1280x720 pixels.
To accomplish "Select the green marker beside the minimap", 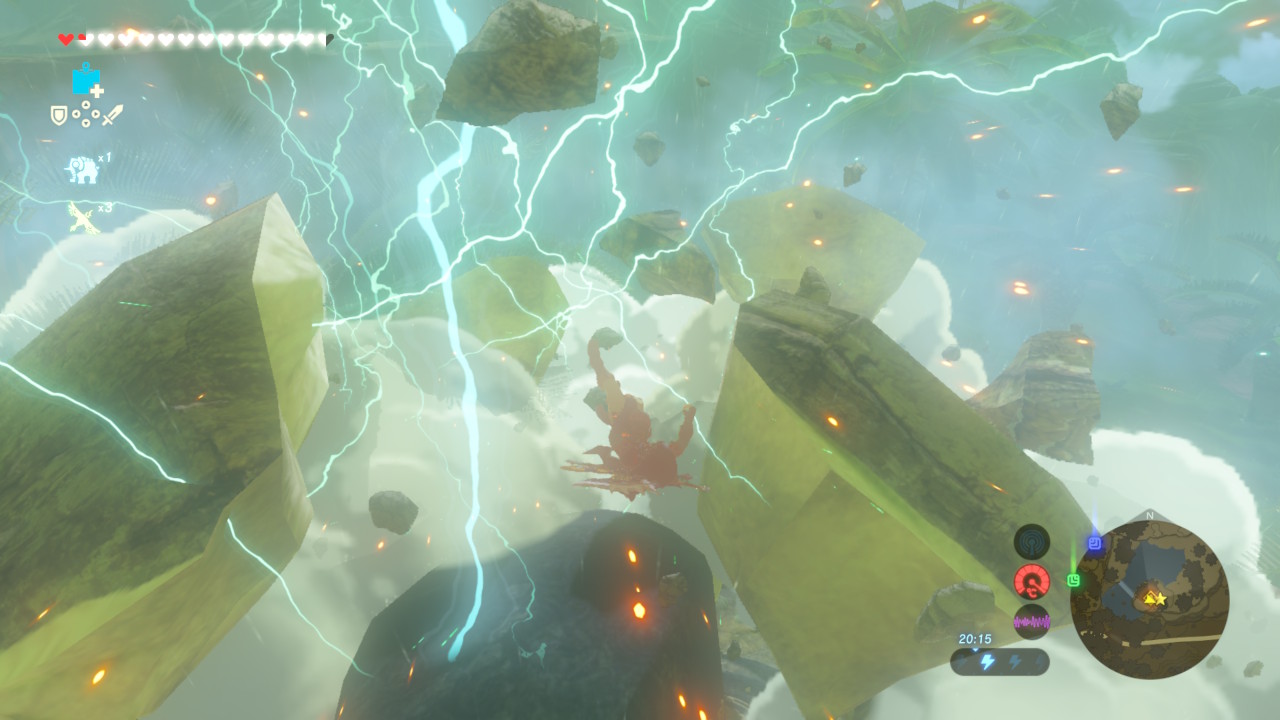I will tap(1074, 580).
